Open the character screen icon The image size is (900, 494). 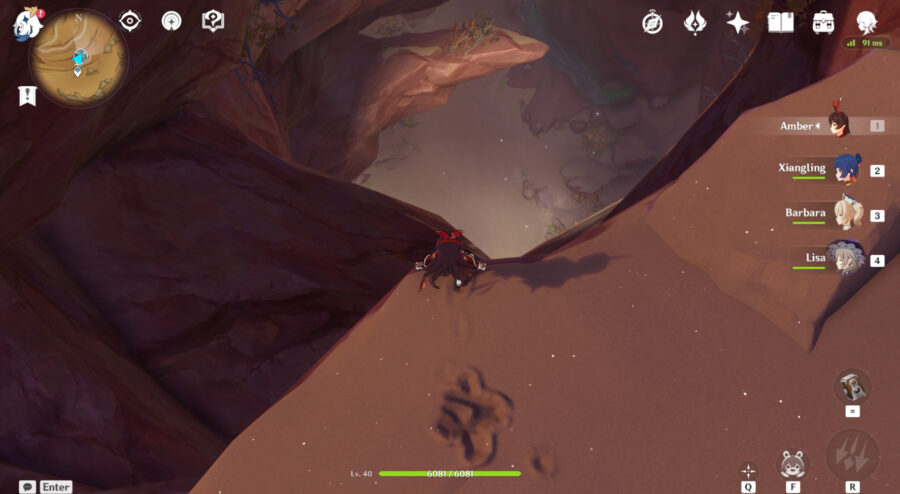[867, 22]
